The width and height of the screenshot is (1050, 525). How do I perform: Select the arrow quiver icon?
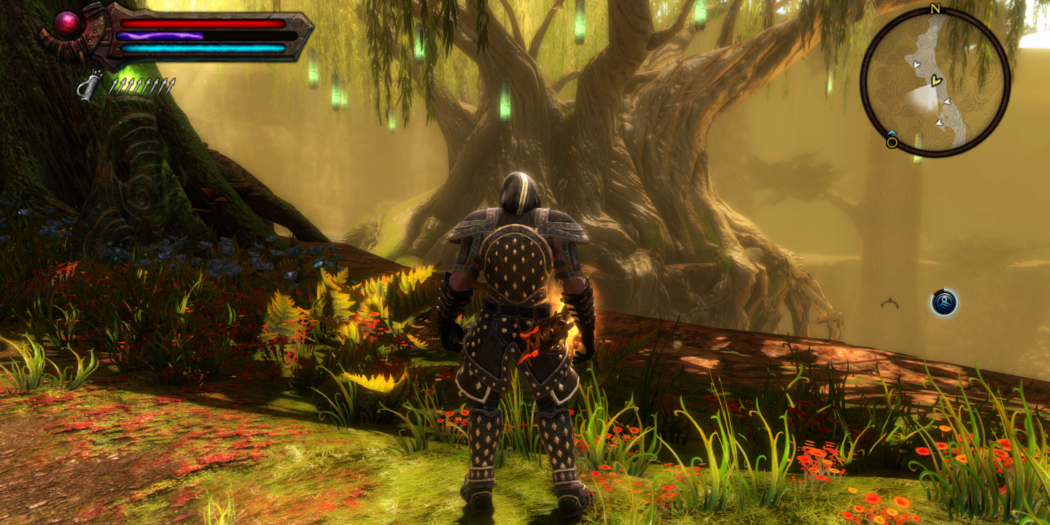90,87
